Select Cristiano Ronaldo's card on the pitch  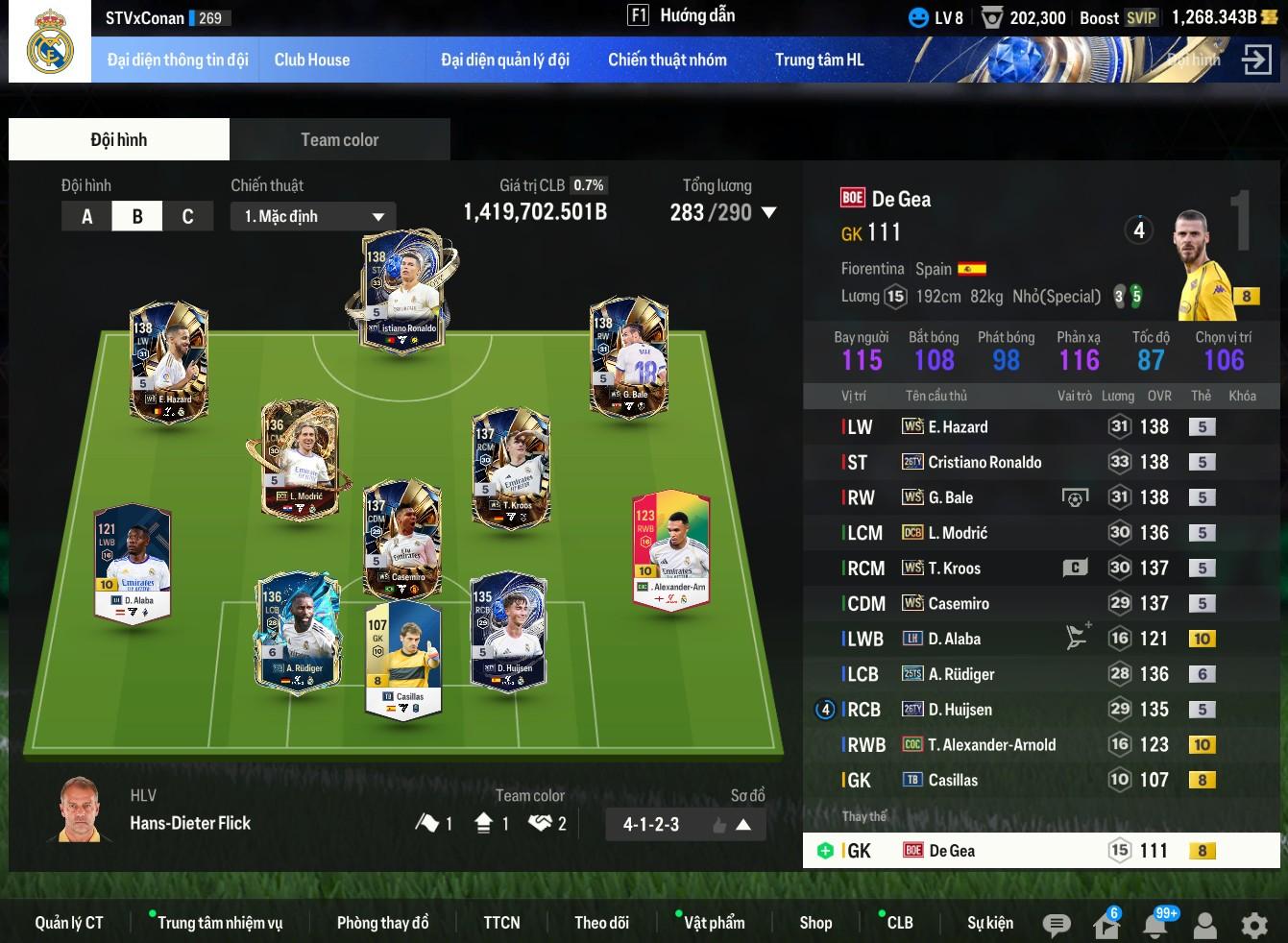[403, 288]
